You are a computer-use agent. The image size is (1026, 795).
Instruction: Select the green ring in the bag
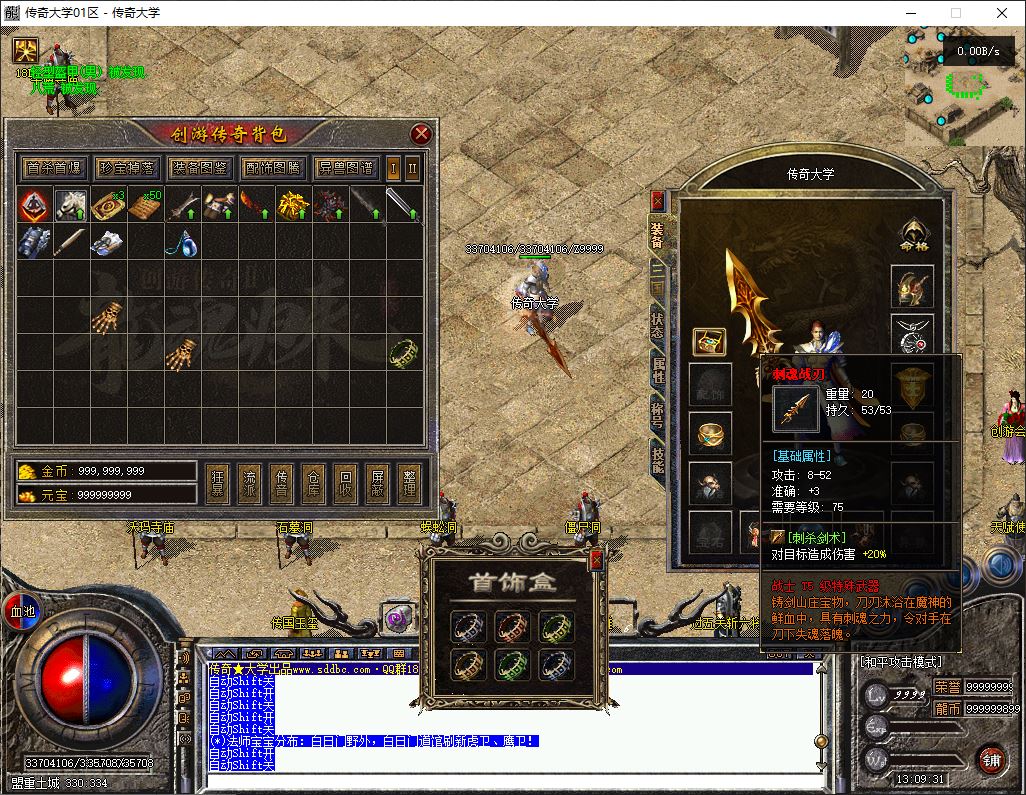(404, 353)
